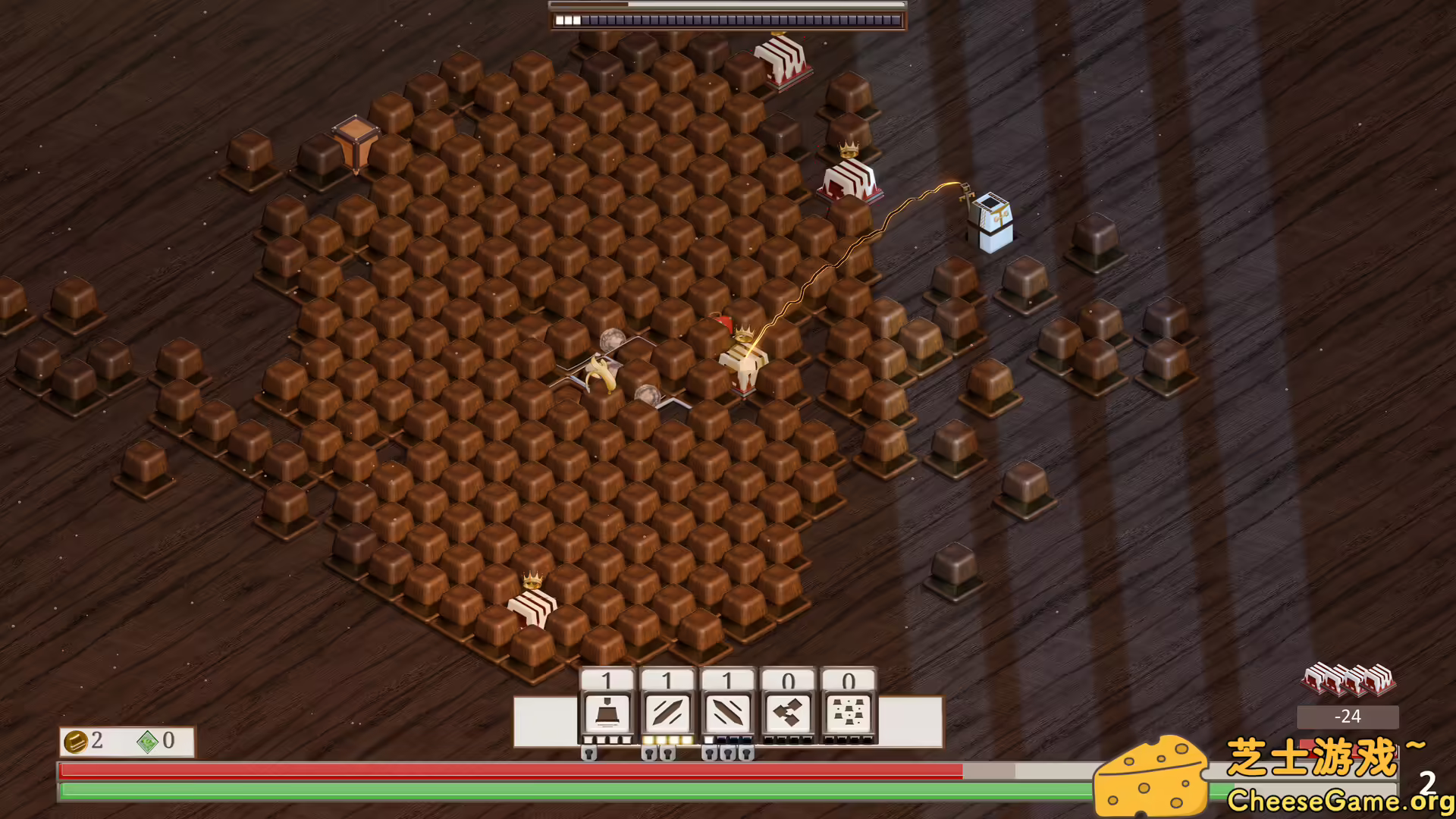Click the CheeseGame.org cheese logo watermark
The height and width of the screenshot is (819, 1456).
(1151, 777)
